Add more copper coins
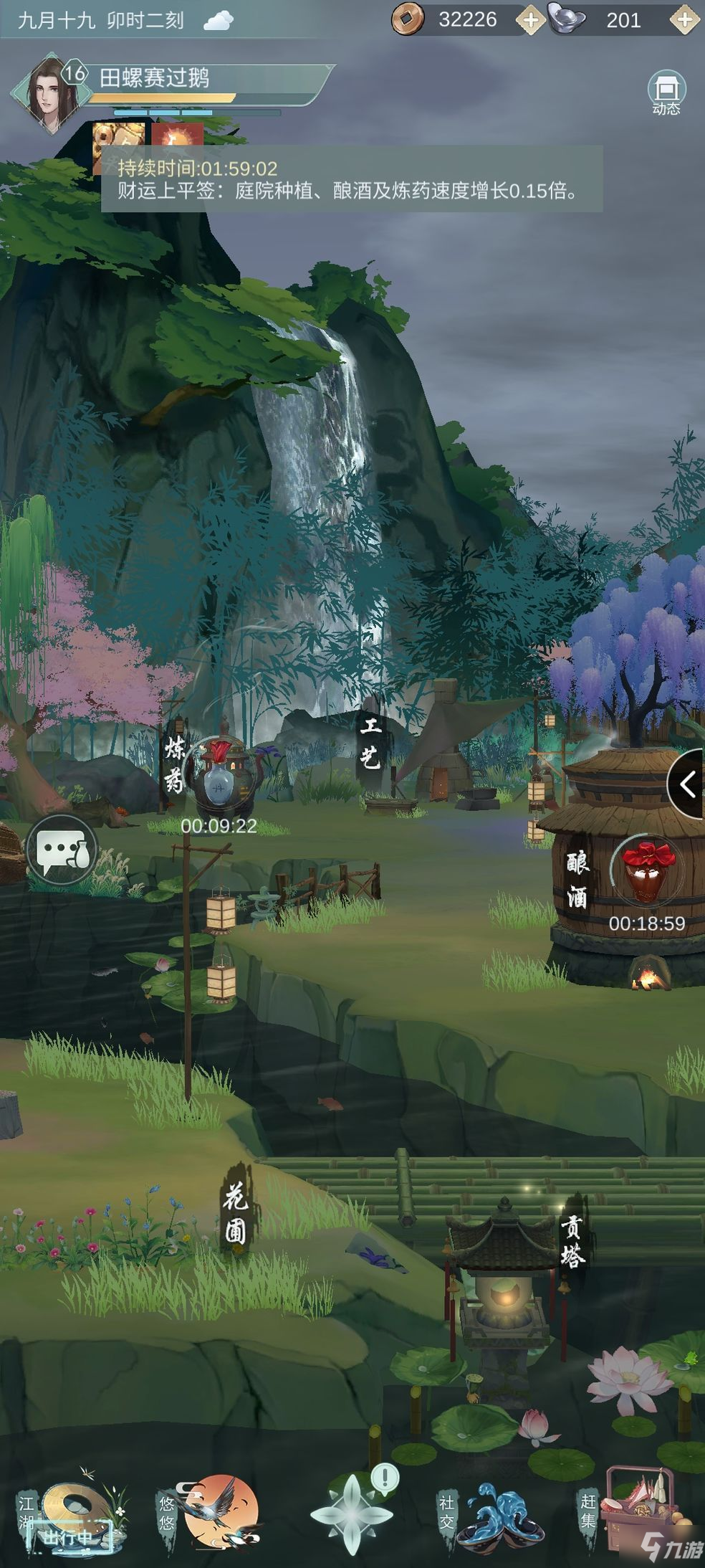This screenshot has height=1568, width=705. click(530, 20)
